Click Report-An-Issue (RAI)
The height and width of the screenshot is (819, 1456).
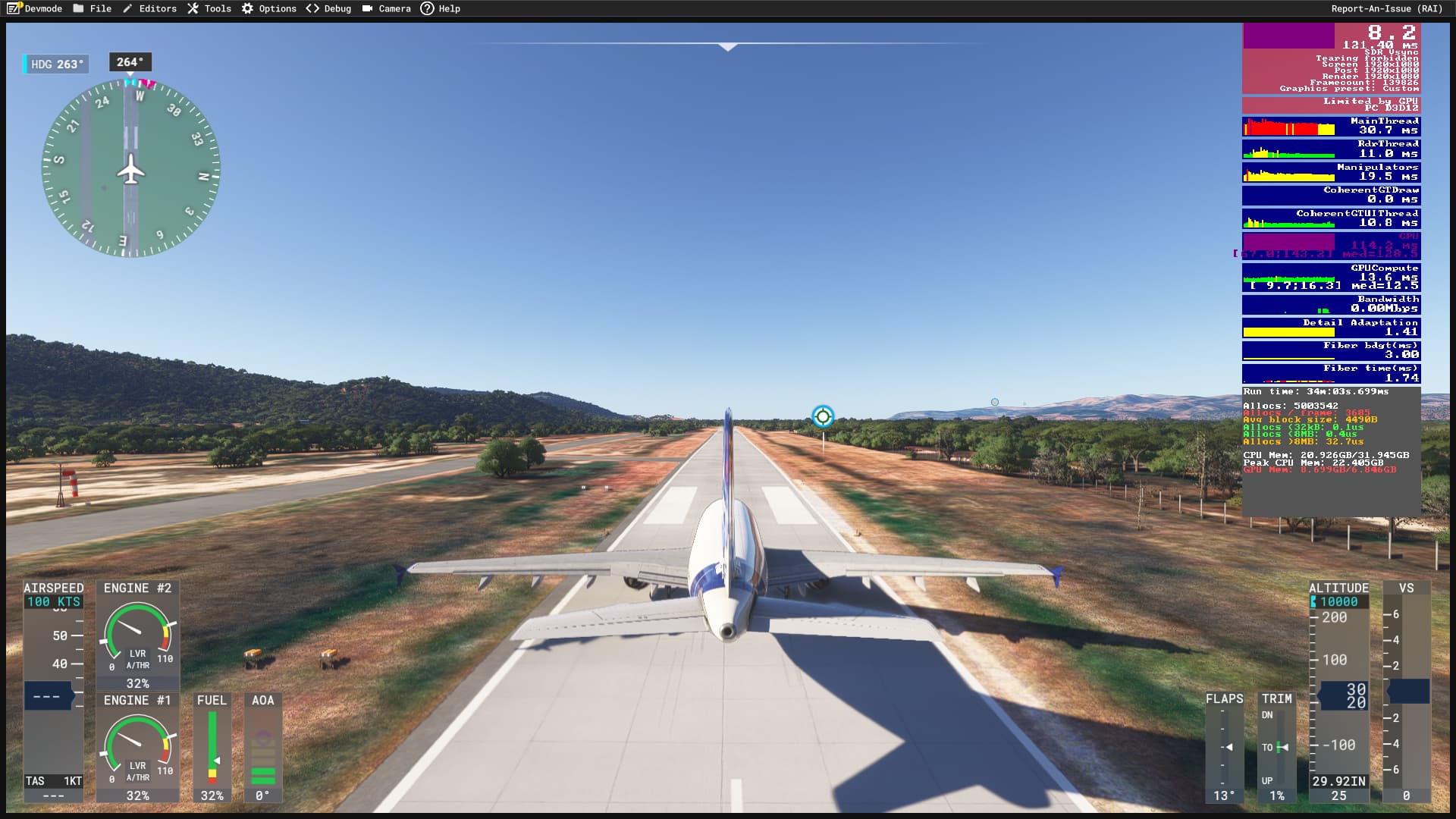tap(1386, 8)
